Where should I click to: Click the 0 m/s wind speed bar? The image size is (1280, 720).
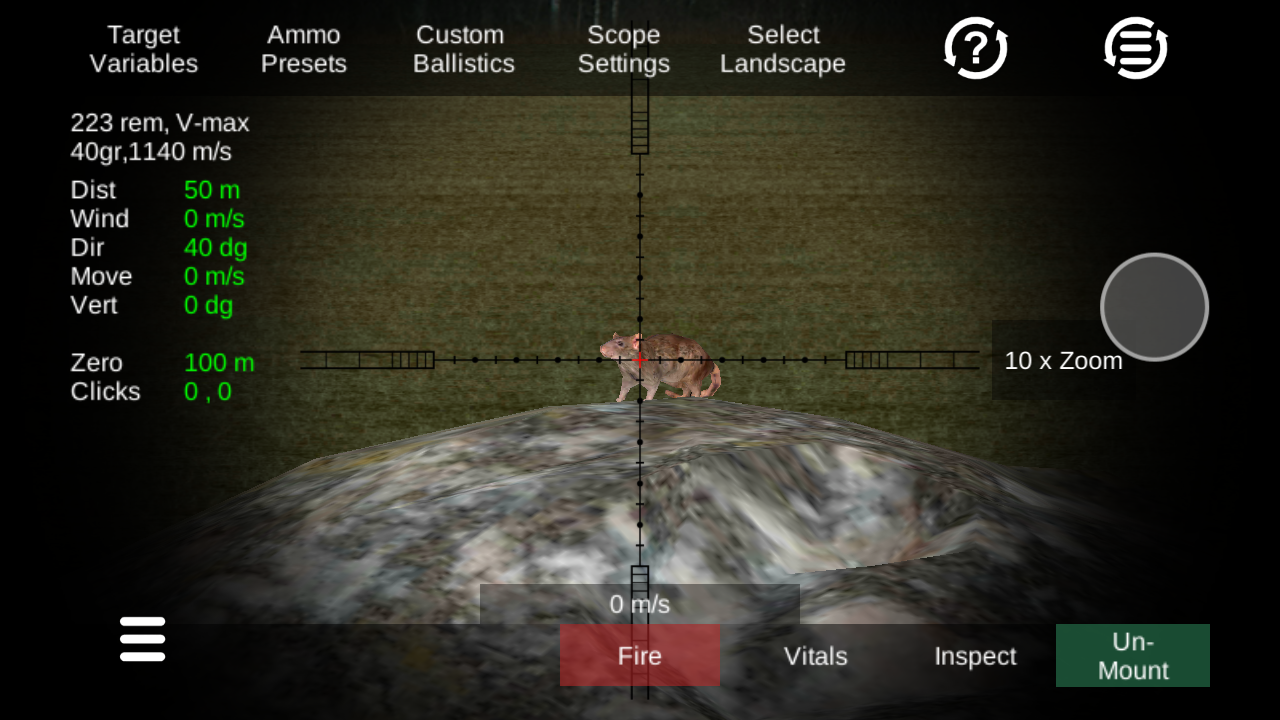pyautogui.click(x=639, y=603)
